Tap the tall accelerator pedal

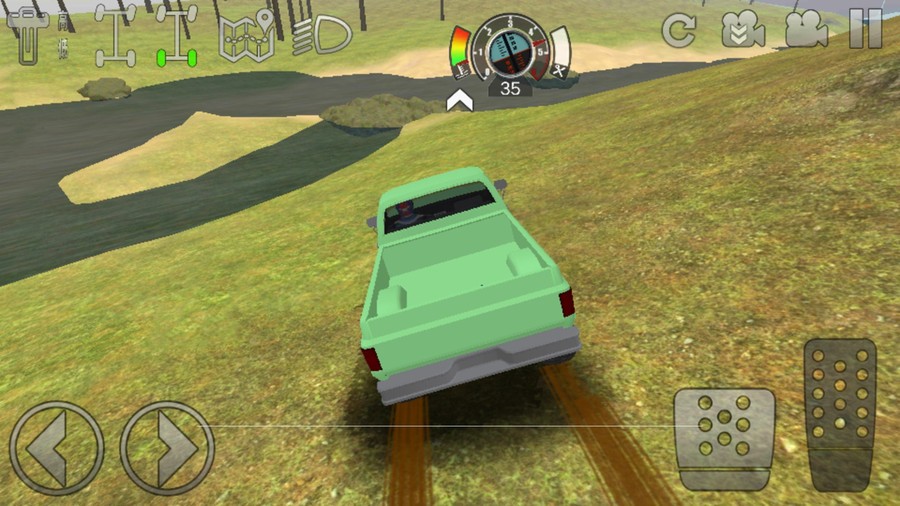tap(840, 414)
